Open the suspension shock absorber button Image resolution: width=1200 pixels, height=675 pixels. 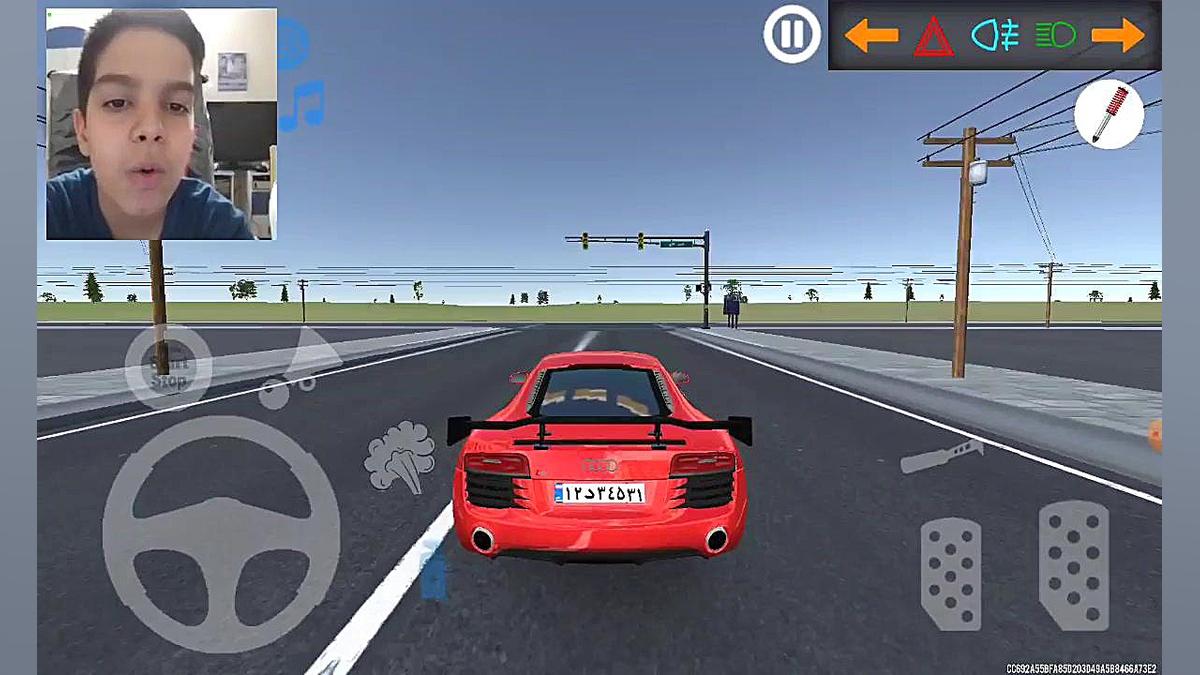1109,114
